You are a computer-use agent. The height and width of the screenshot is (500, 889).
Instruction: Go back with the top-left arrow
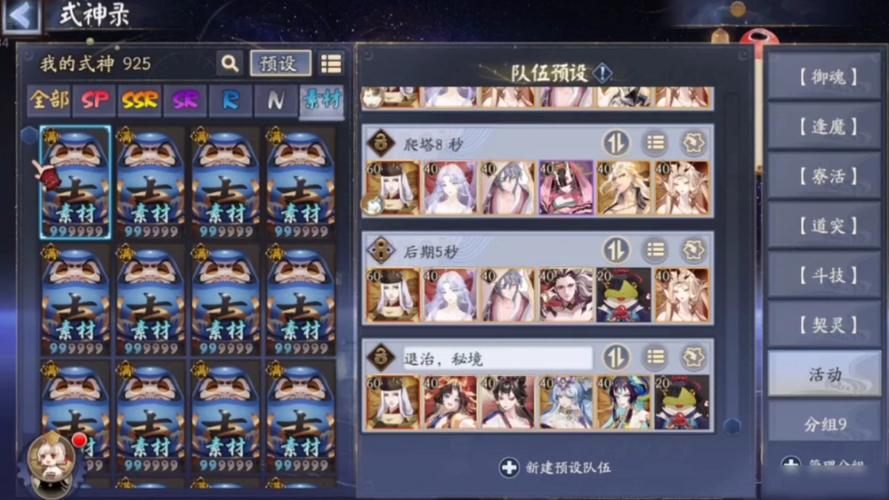(23, 15)
